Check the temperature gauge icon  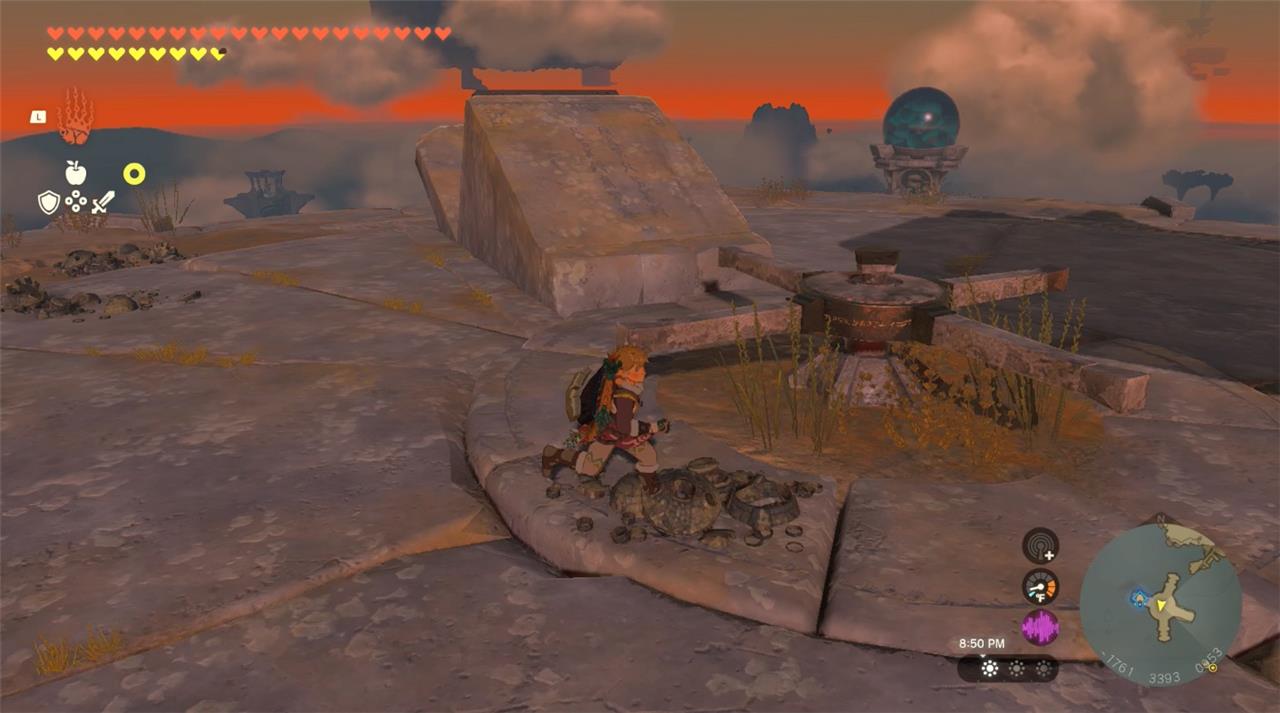(1040, 586)
